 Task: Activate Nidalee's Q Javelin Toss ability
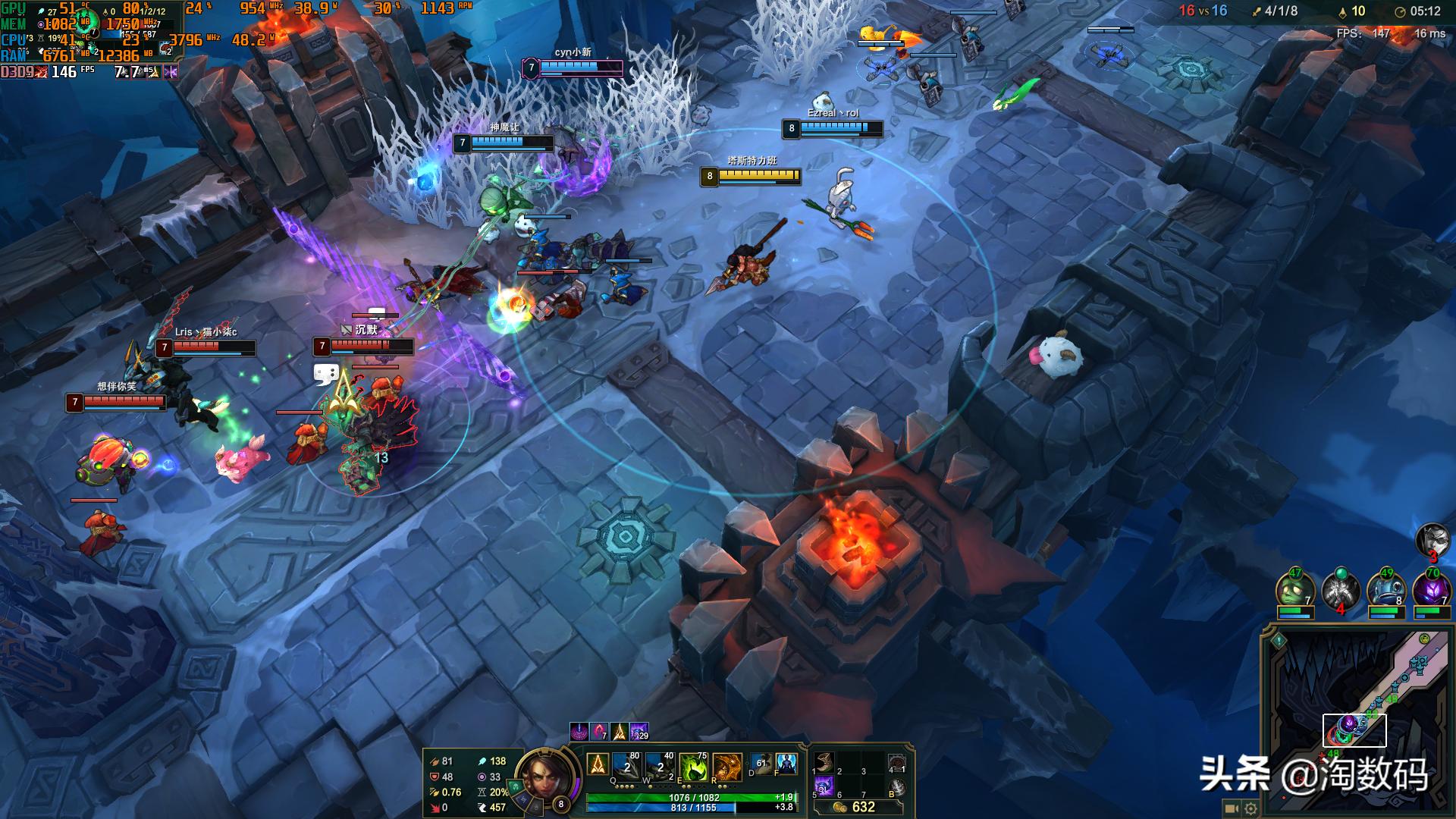(626, 767)
